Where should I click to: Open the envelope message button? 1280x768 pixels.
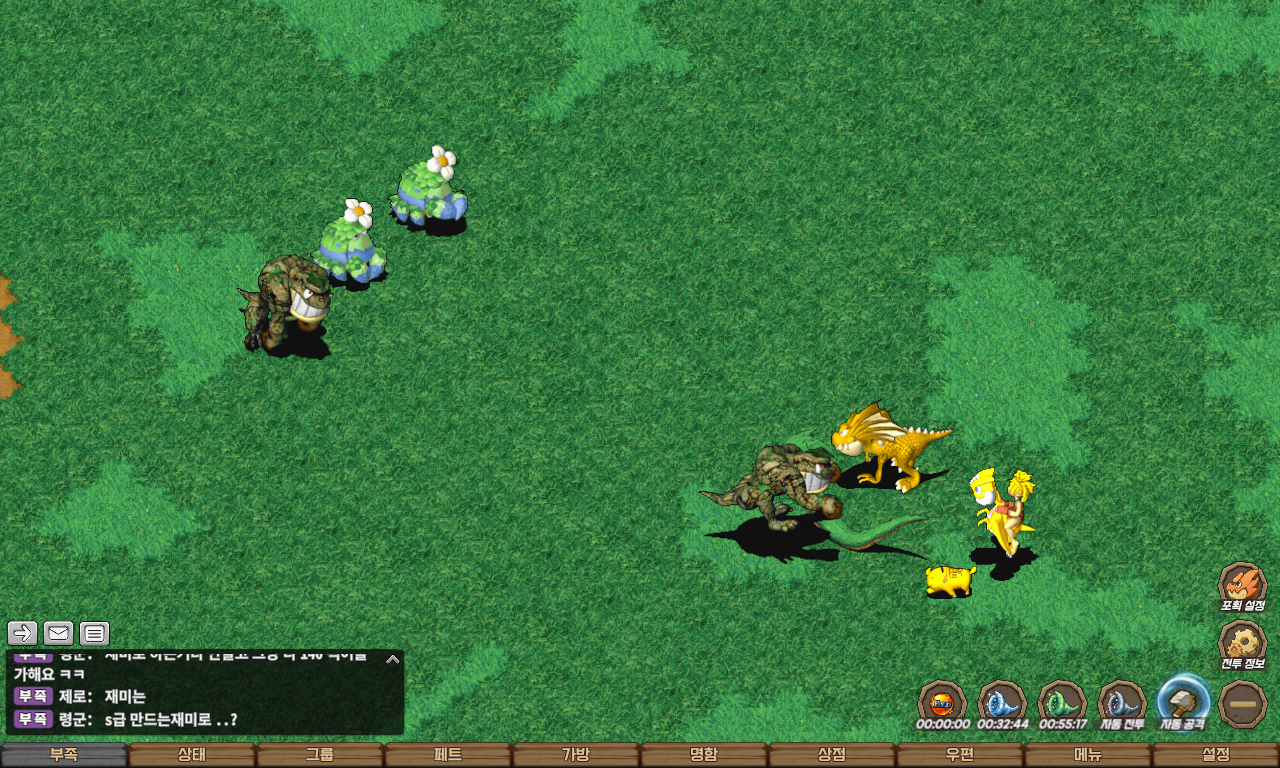click(x=59, y=633)
